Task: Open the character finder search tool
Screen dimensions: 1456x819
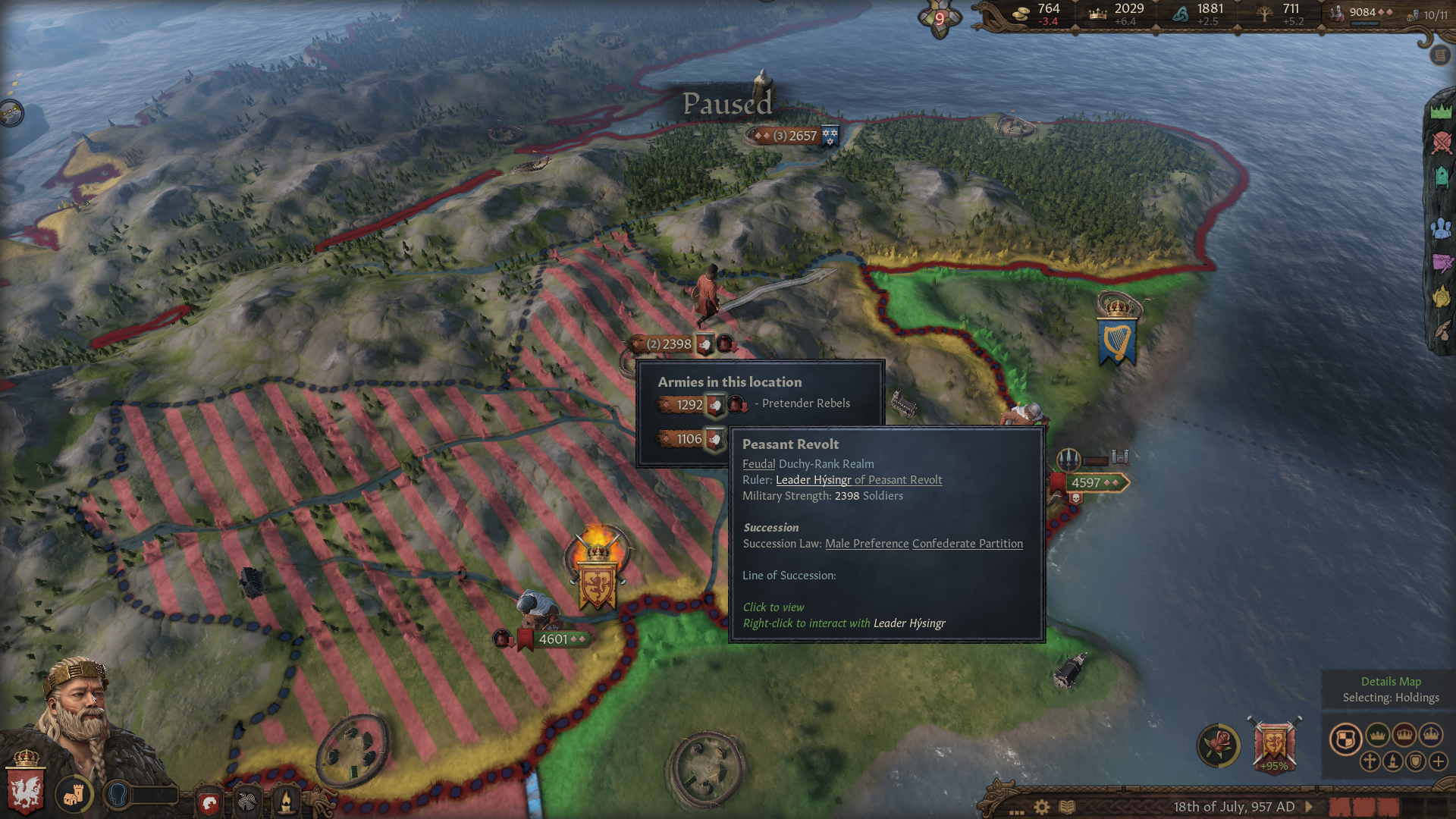Action: (118, 794)
